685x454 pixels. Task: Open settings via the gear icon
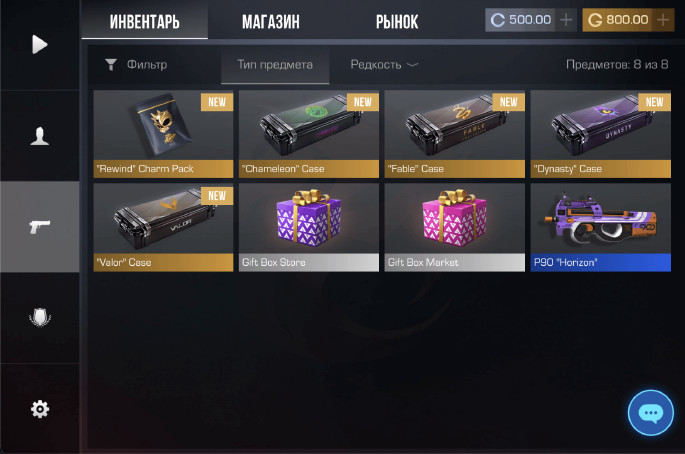coord(40,408)
